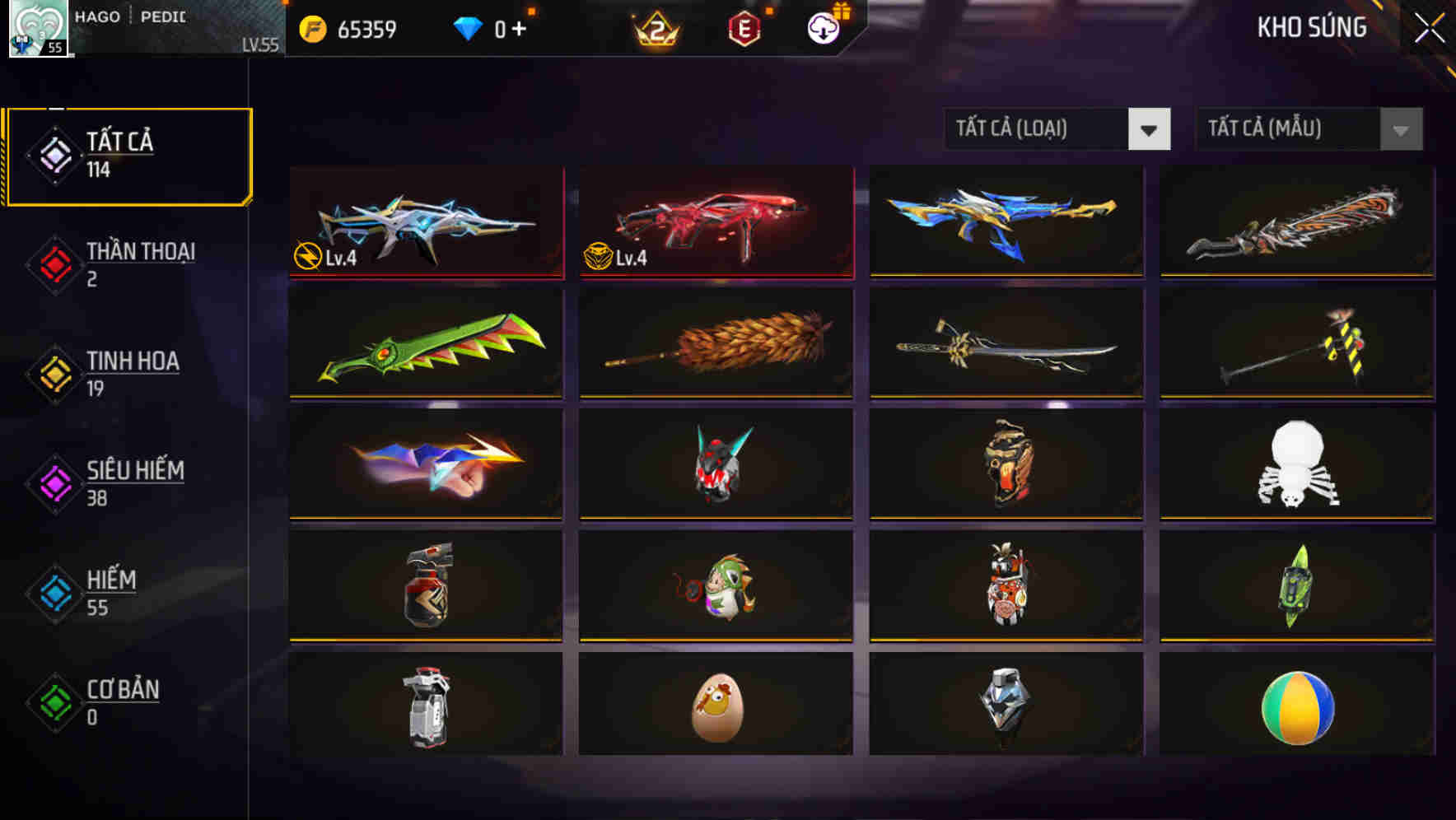Select the Tinh Hoa gold rarity icon
The height and width of the screenshot is (820, 1456).
coord(53,374)
